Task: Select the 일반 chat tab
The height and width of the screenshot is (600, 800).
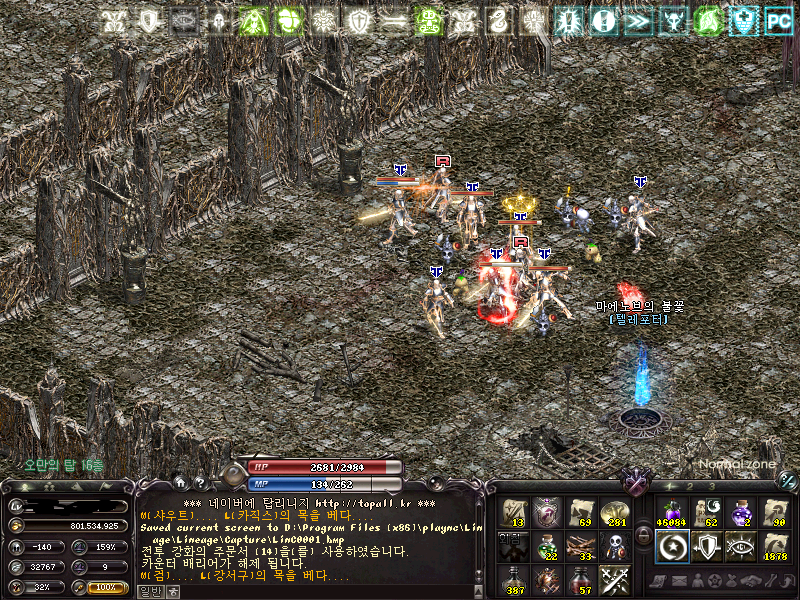Action: [148, 591]
